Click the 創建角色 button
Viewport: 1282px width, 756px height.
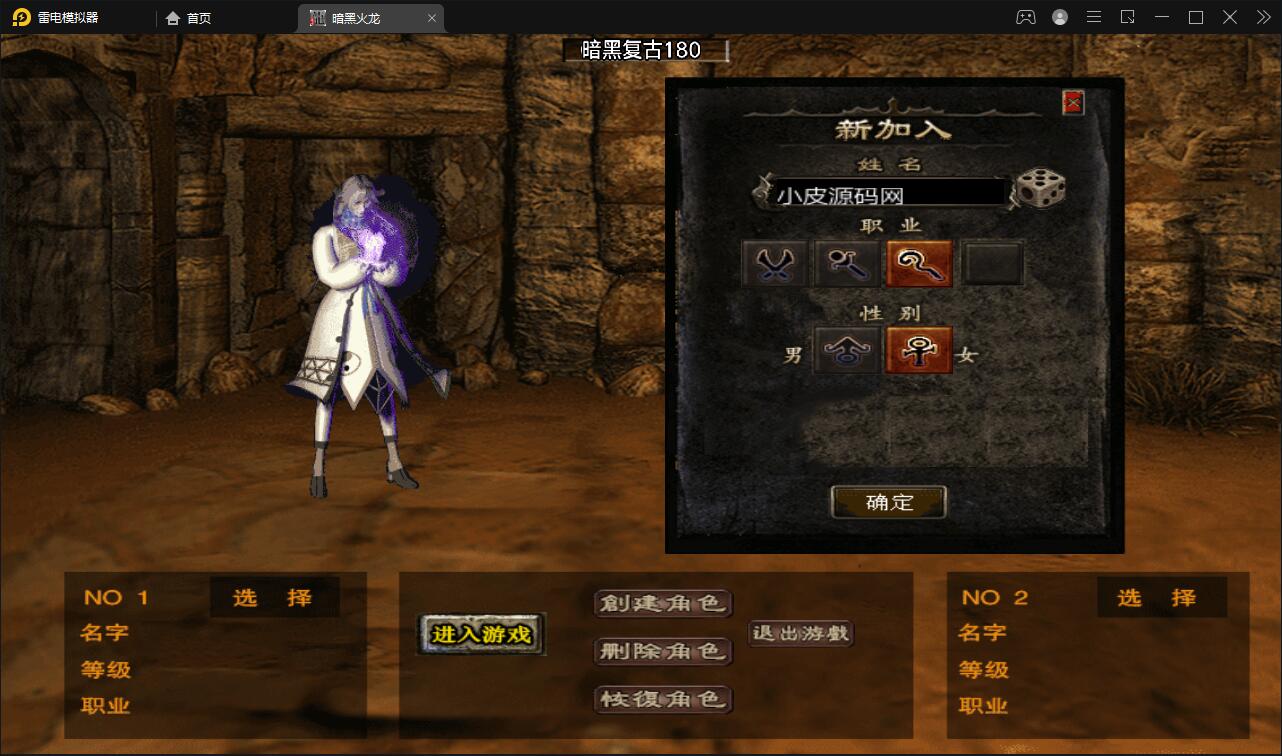pyautogui.click(x=663, y=605)
